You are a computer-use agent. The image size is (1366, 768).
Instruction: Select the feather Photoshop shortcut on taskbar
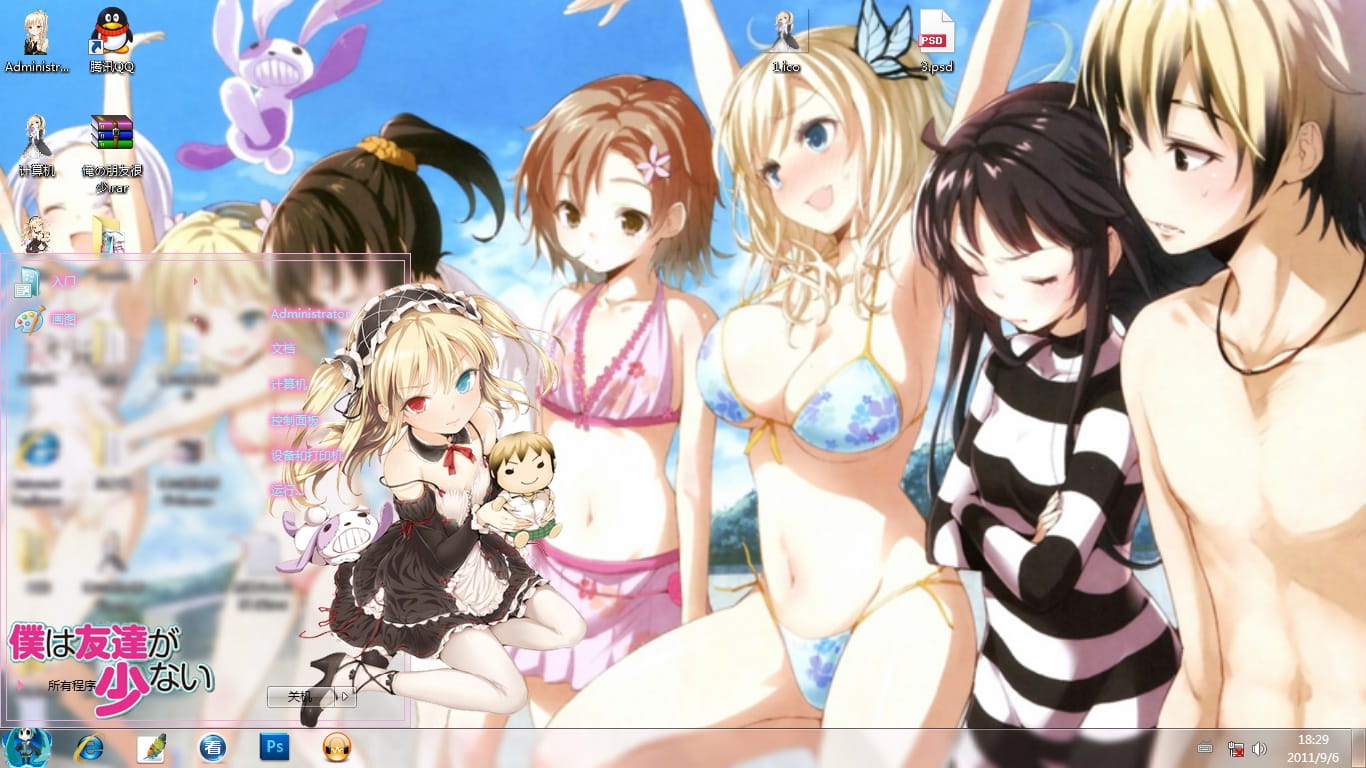click(x=152, y=748)
